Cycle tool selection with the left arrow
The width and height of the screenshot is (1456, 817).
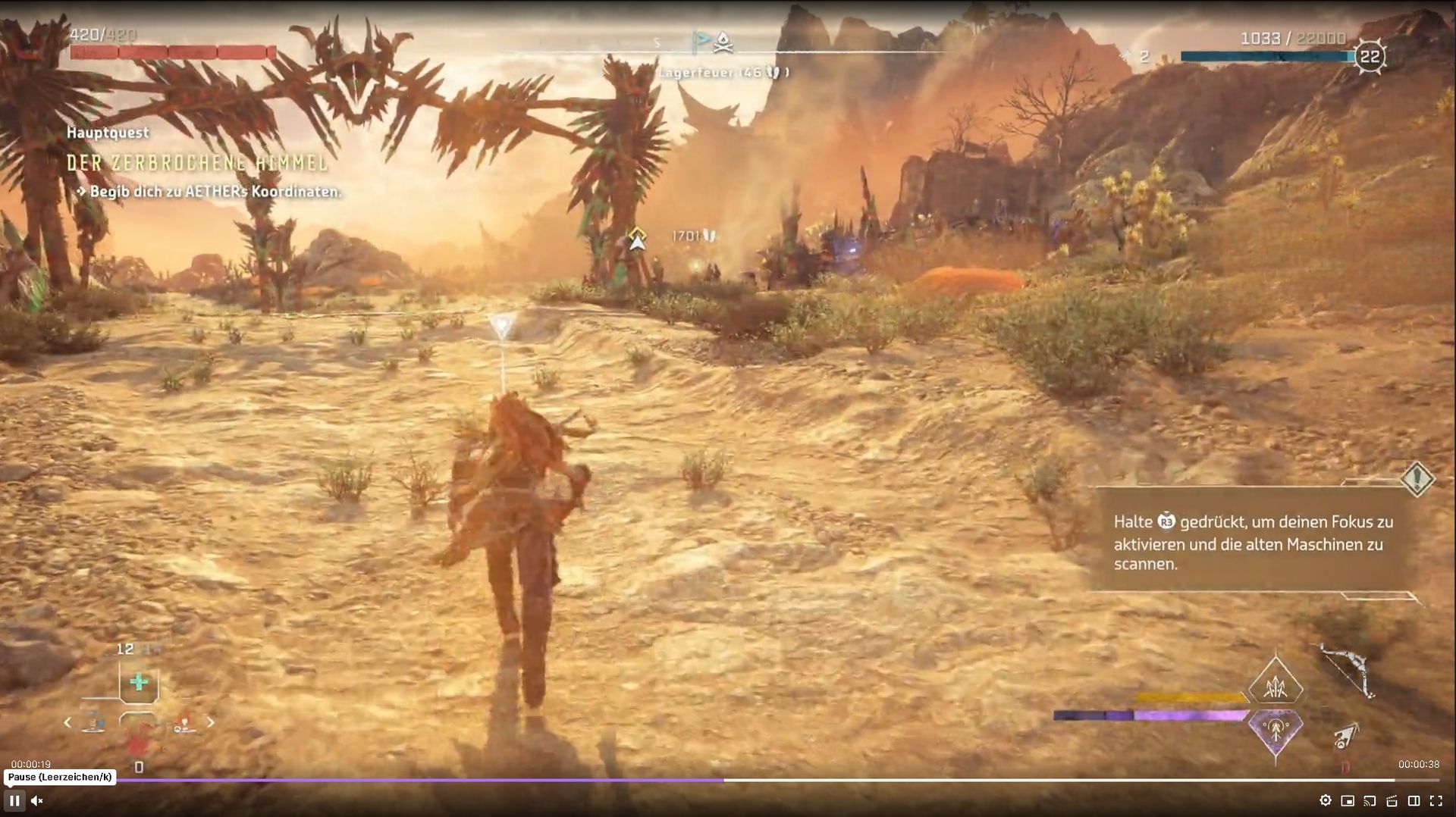(x=67, y=723)
